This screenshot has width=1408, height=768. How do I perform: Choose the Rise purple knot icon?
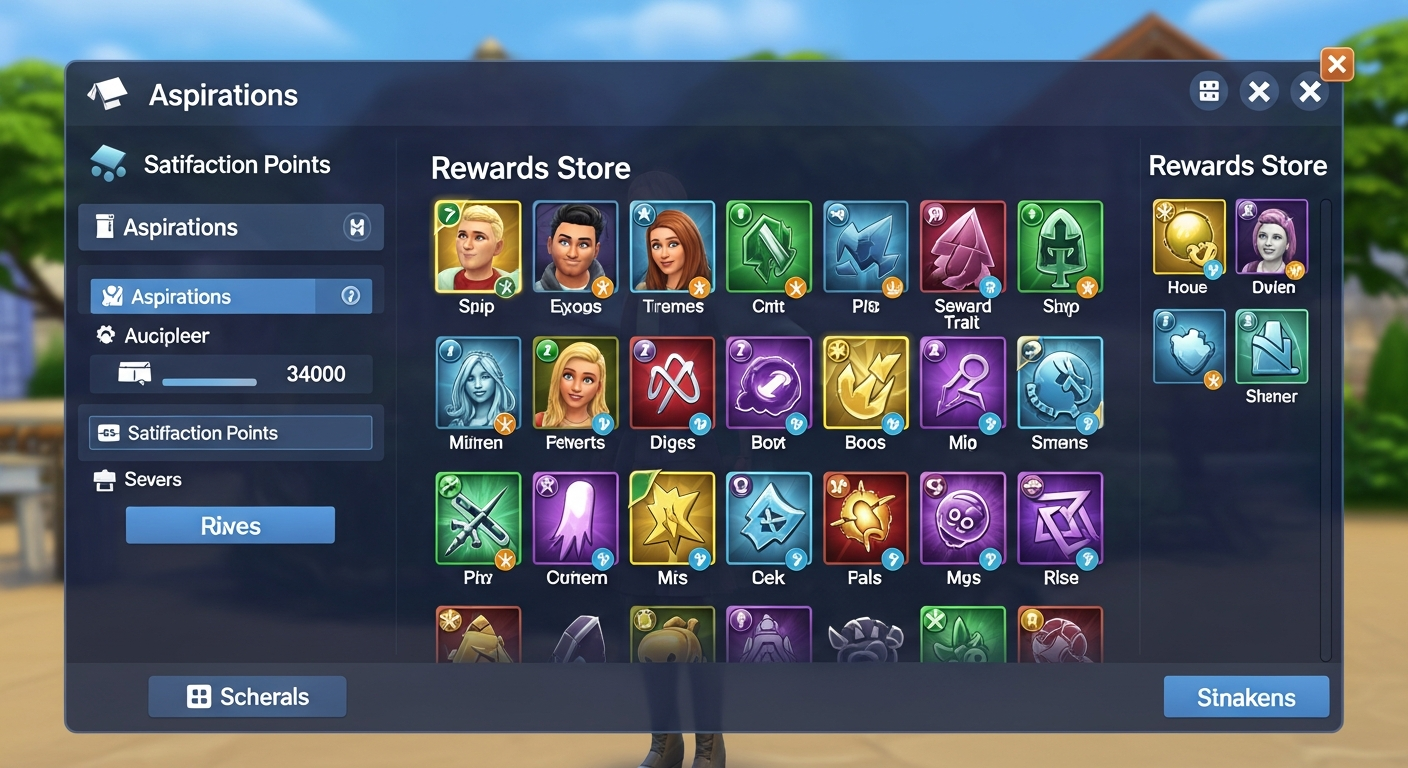tap(1059, 520)
